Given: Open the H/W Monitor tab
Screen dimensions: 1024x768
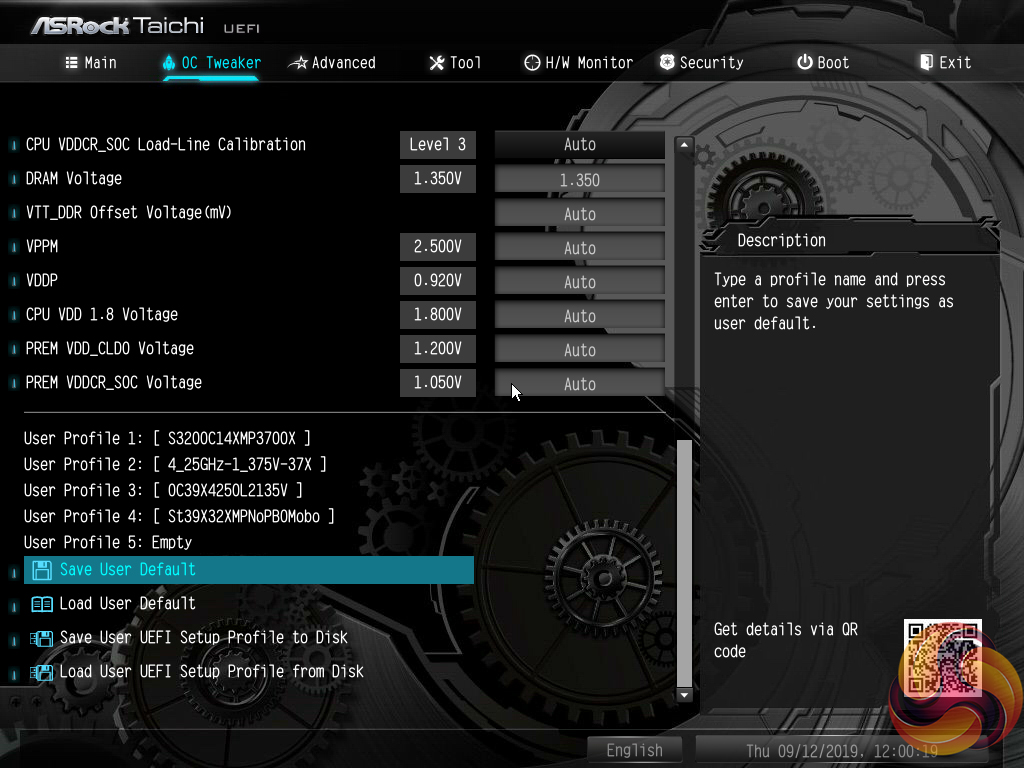Looking at the screenshot, I should pos(578,62).
